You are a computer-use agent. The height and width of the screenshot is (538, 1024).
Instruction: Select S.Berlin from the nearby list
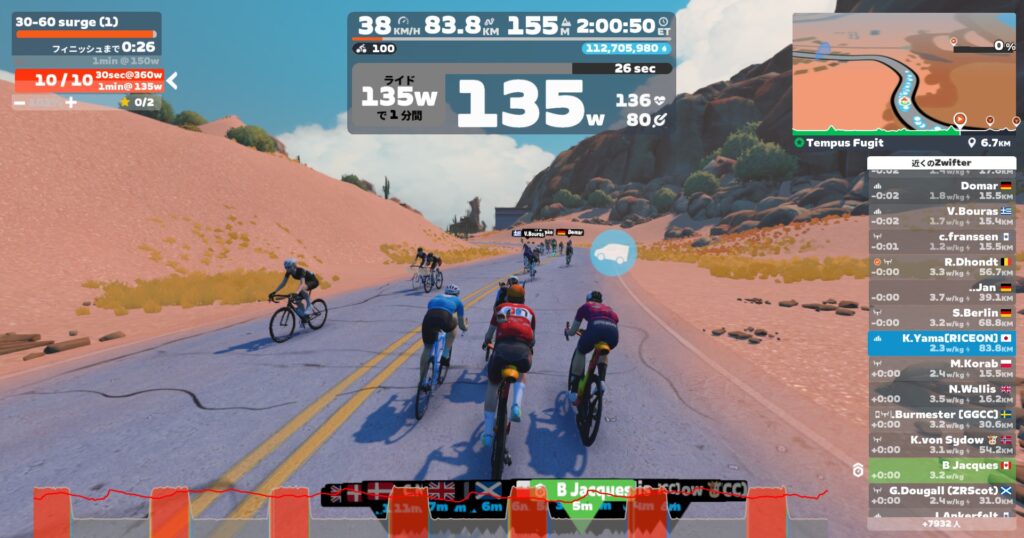[941, 317]
